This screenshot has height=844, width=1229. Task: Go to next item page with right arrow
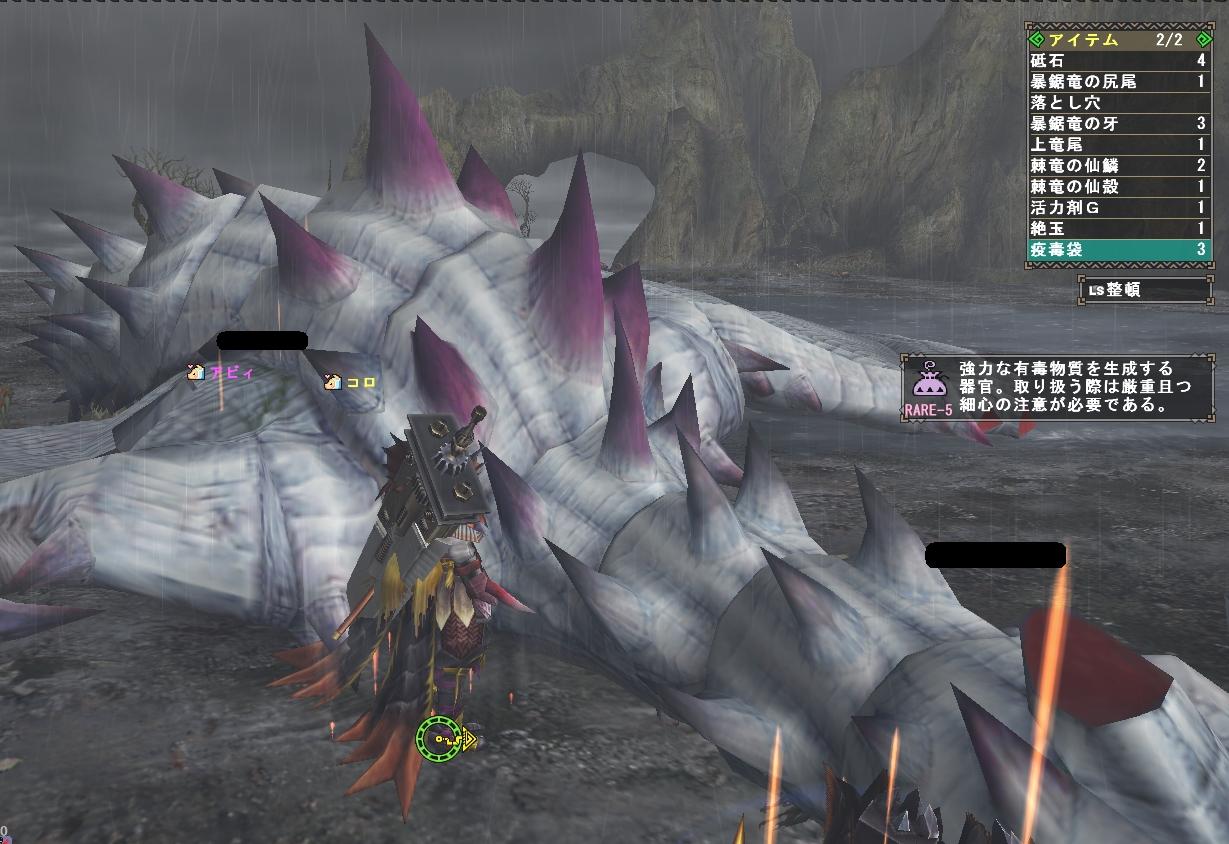click(1203, 40)
